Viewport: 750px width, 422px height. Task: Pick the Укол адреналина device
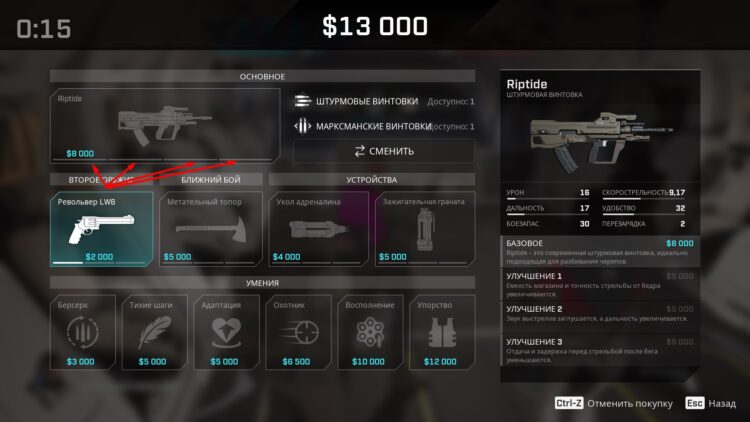point(320,228)
